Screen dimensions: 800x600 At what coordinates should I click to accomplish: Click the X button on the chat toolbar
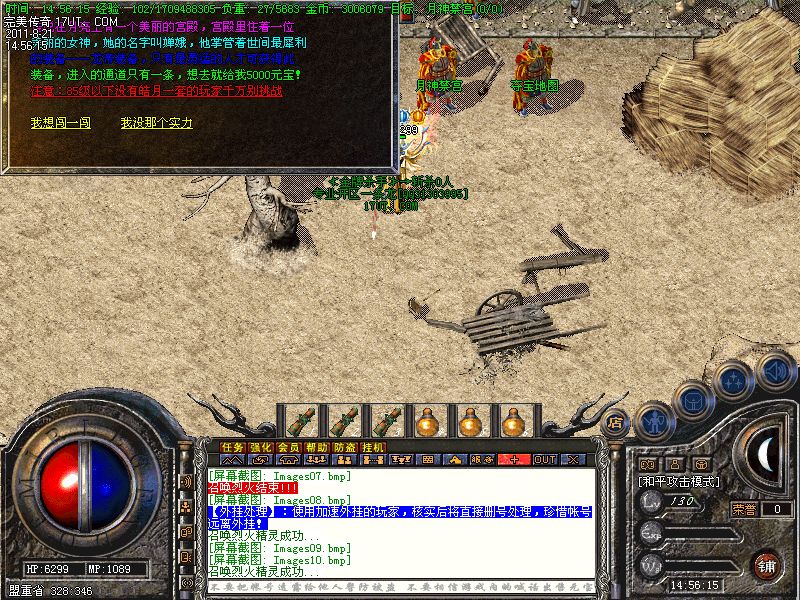(574, 460)
